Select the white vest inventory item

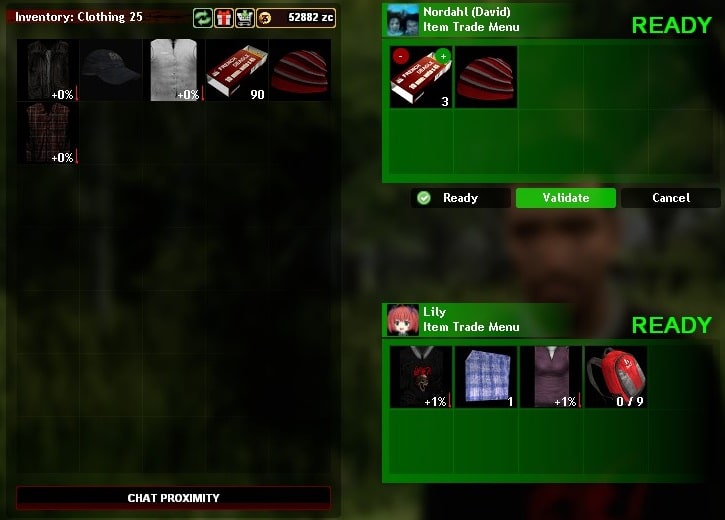coord(173,70)
